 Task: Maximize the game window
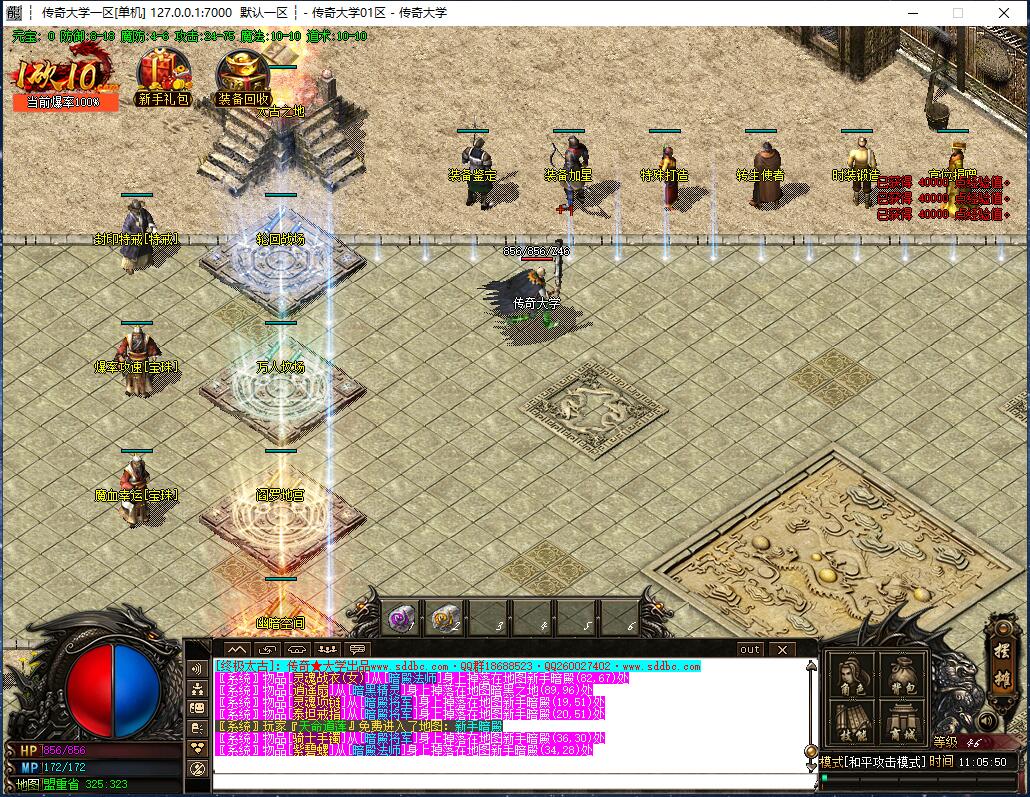(957, 13)
